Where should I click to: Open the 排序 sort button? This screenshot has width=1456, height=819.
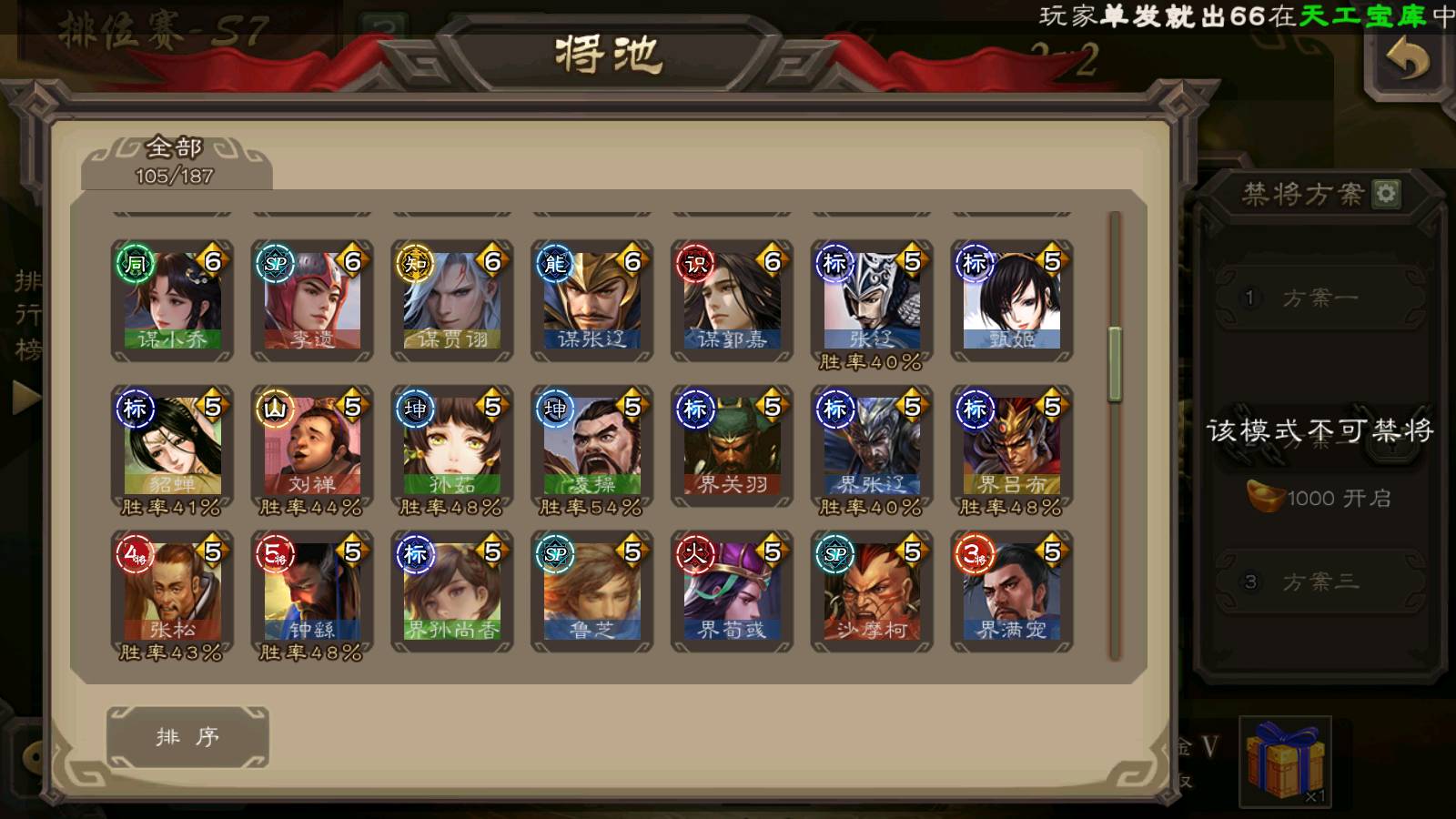click(187, 737)
